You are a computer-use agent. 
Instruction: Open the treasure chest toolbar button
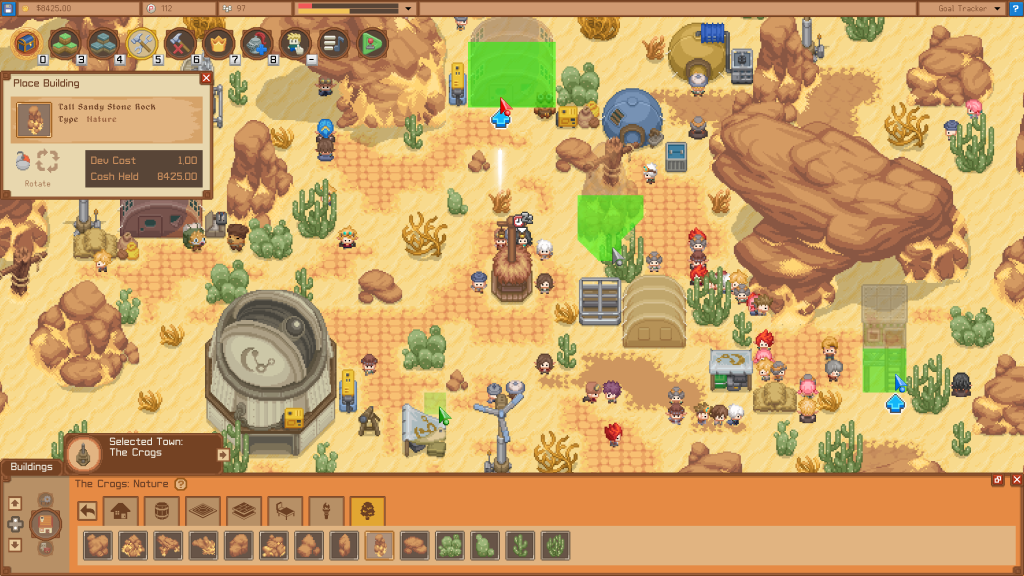point(26,43)
